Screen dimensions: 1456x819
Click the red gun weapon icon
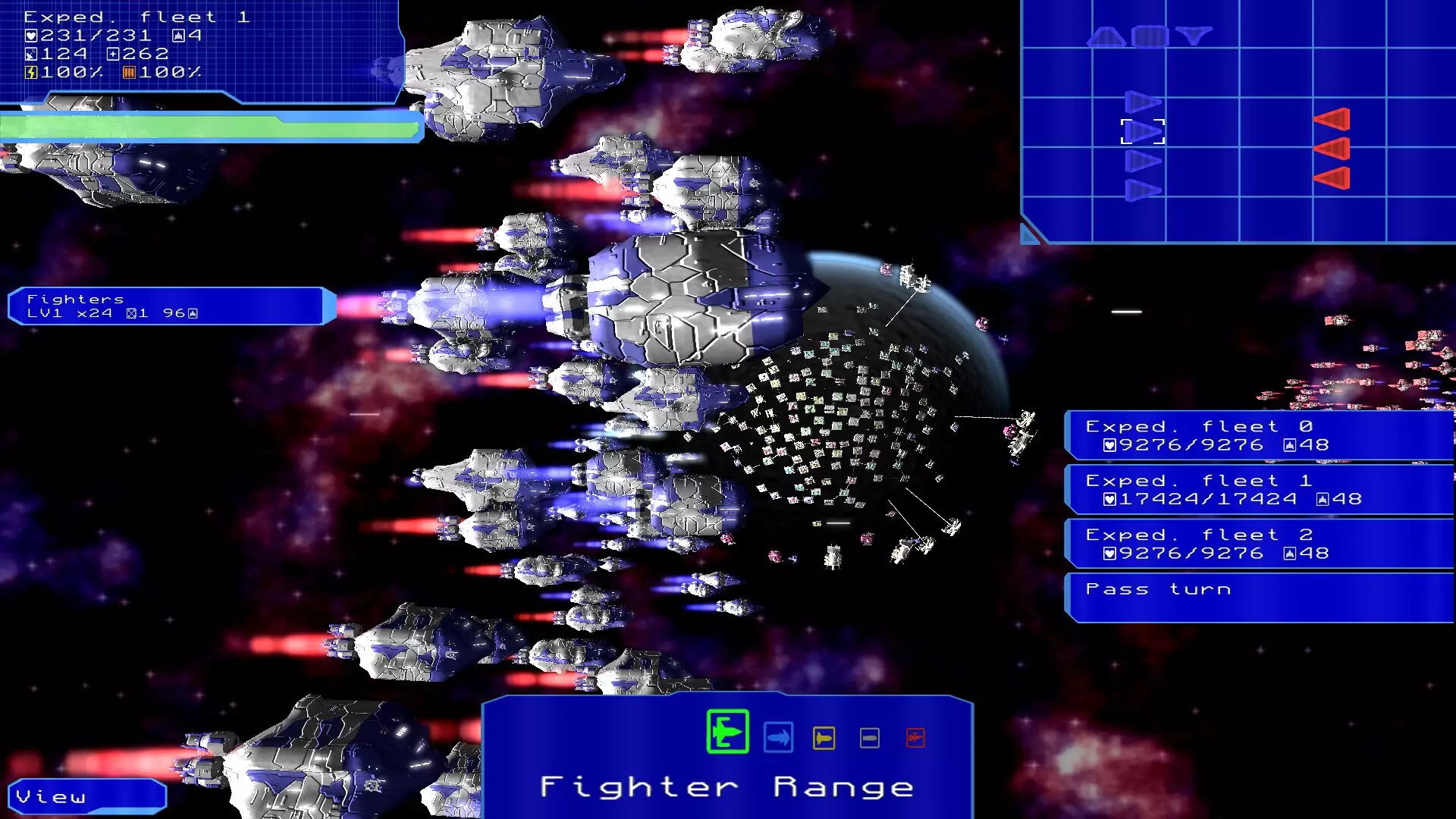click(x=915, y=738)
